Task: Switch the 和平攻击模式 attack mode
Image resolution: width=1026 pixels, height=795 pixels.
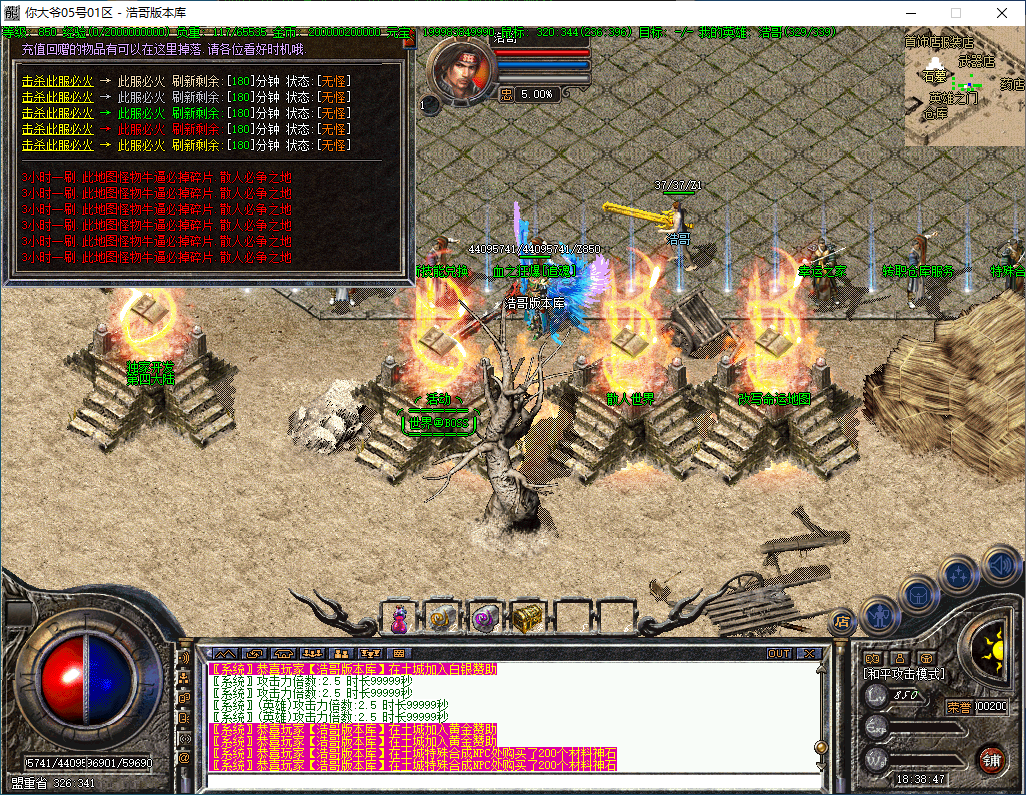Action: click(x=903, y=675)
